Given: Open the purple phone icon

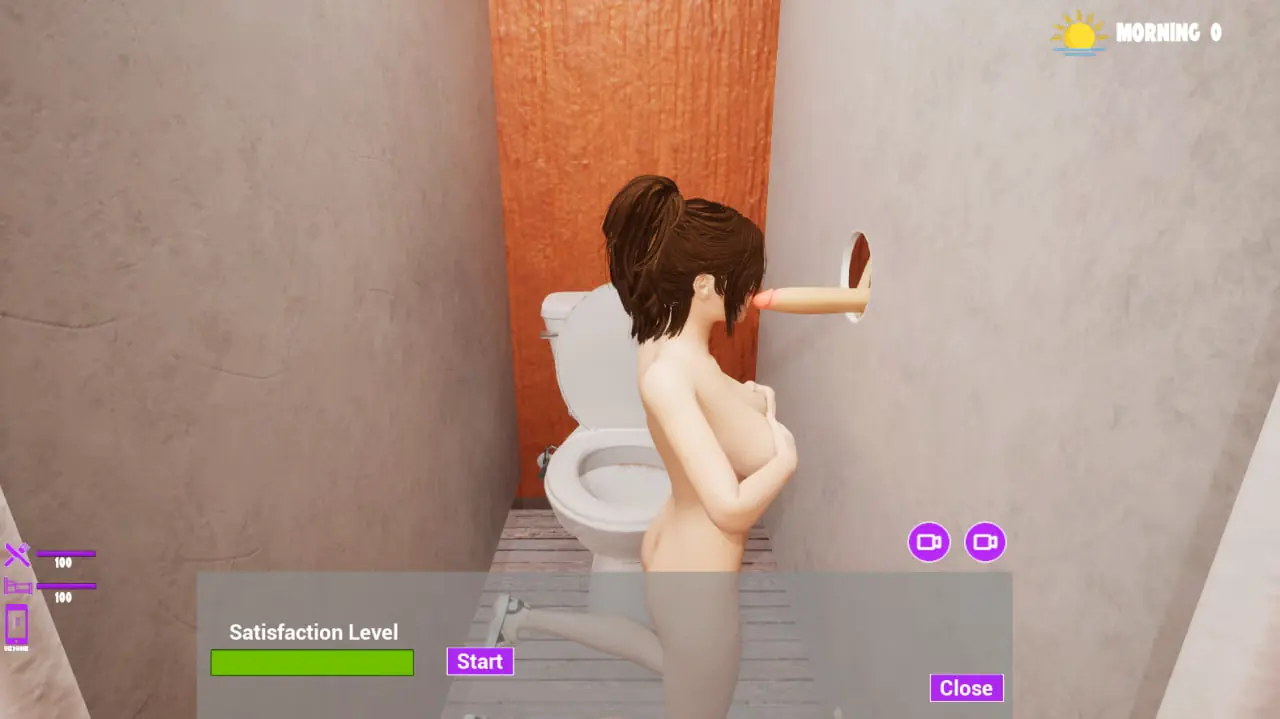Looking at the screenshot, I should click(x=17, y=625).
